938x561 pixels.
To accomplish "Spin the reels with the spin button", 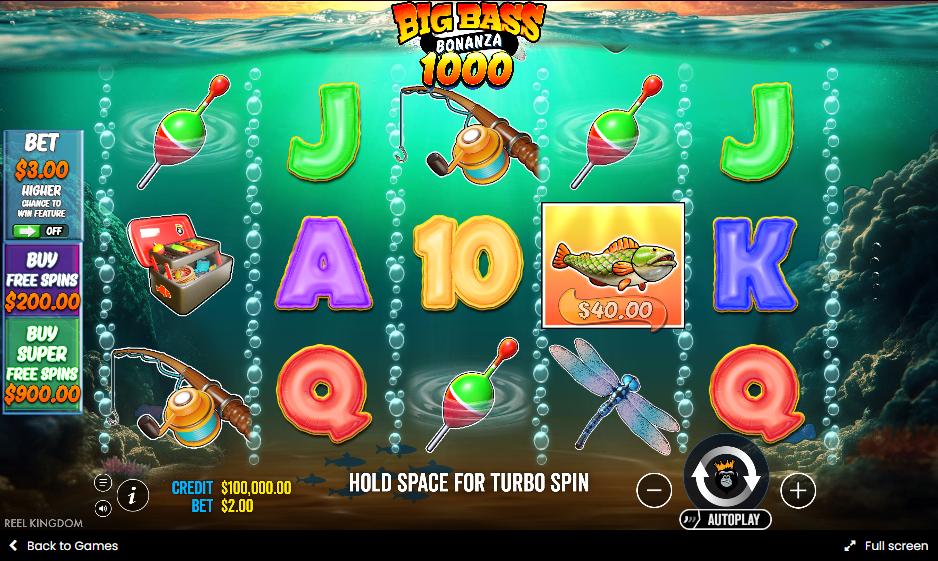I will click(725, 478).
